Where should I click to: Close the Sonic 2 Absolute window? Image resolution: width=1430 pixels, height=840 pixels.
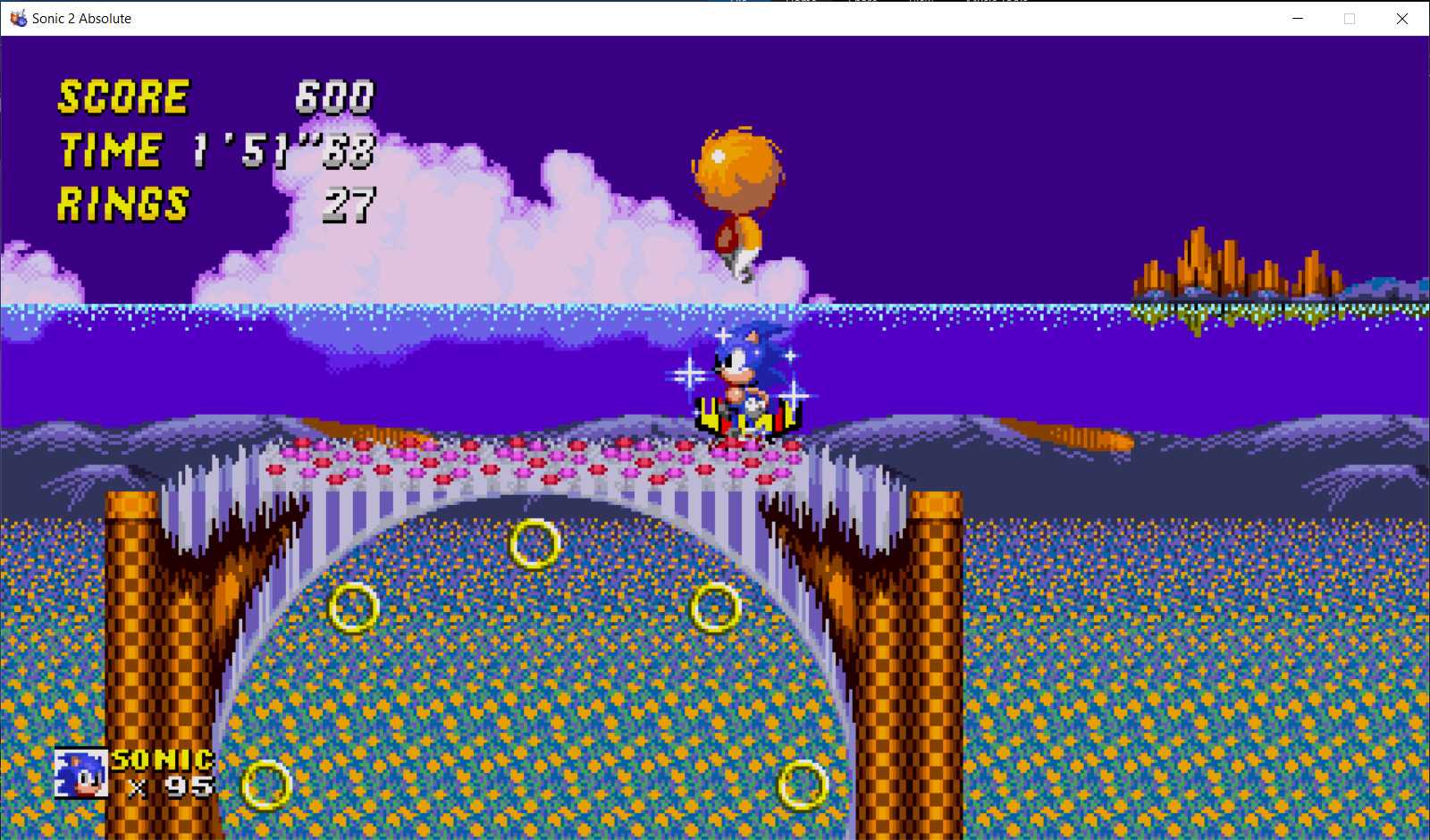tap(1403, 18)
